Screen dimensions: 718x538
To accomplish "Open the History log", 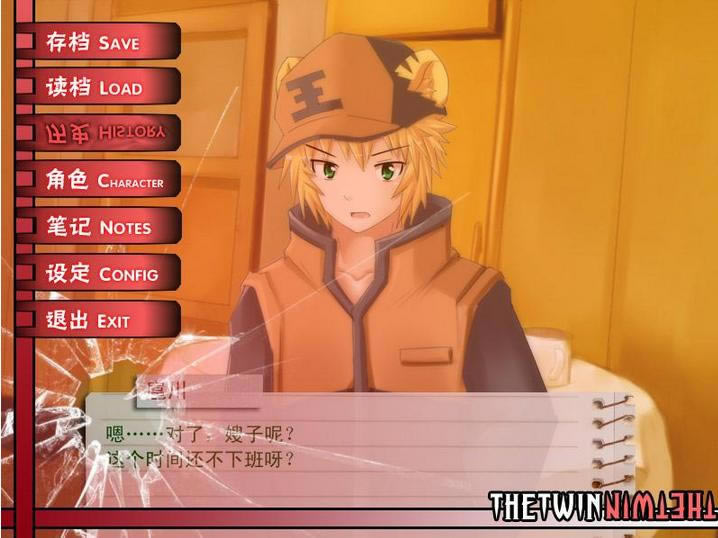I will pyautogui.click(x=100, y=133).
